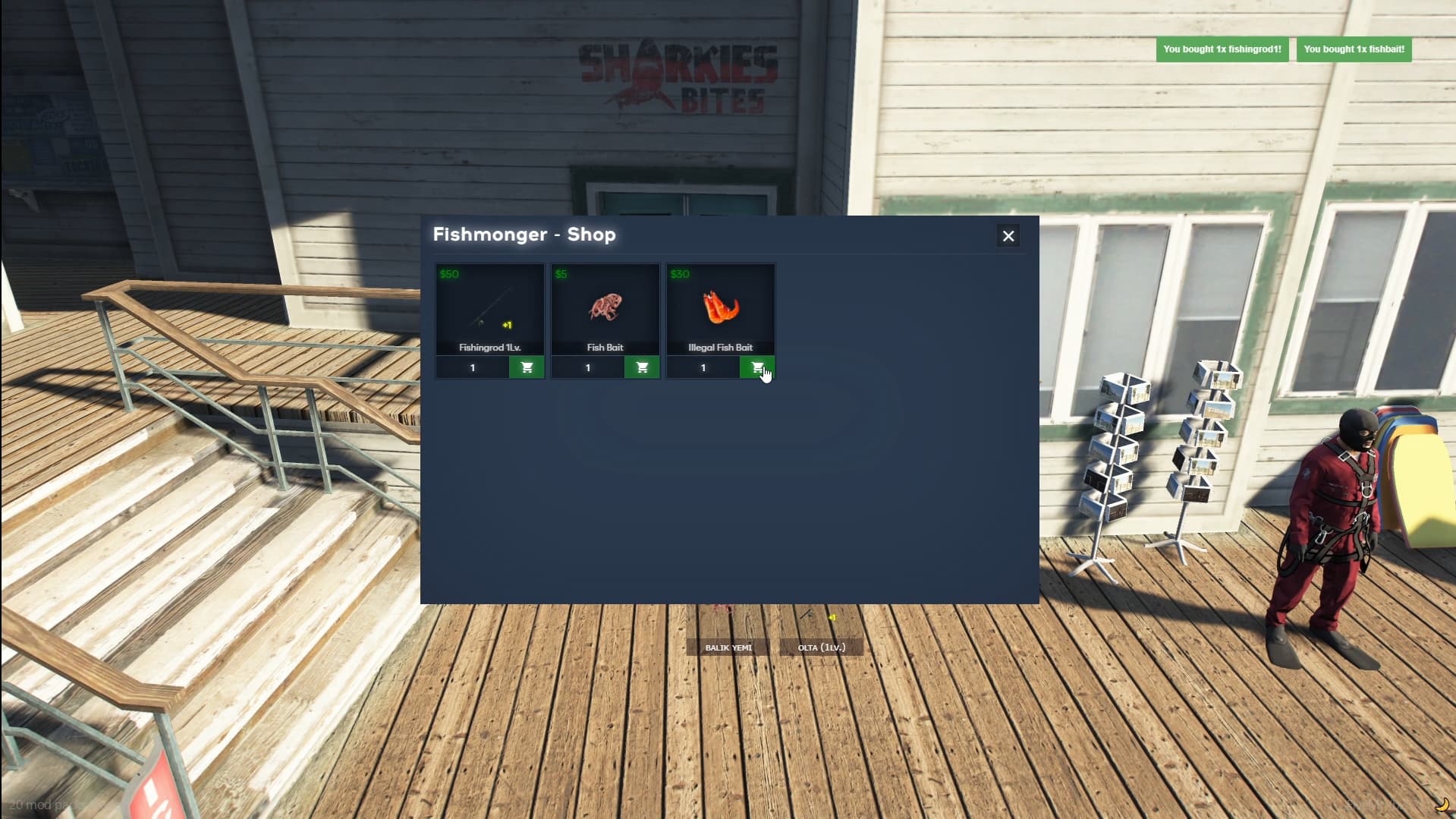This screenshot has width=1456, height=819.
Task: Close the Fishmonger Shop window
Action: coord(1008,236)
